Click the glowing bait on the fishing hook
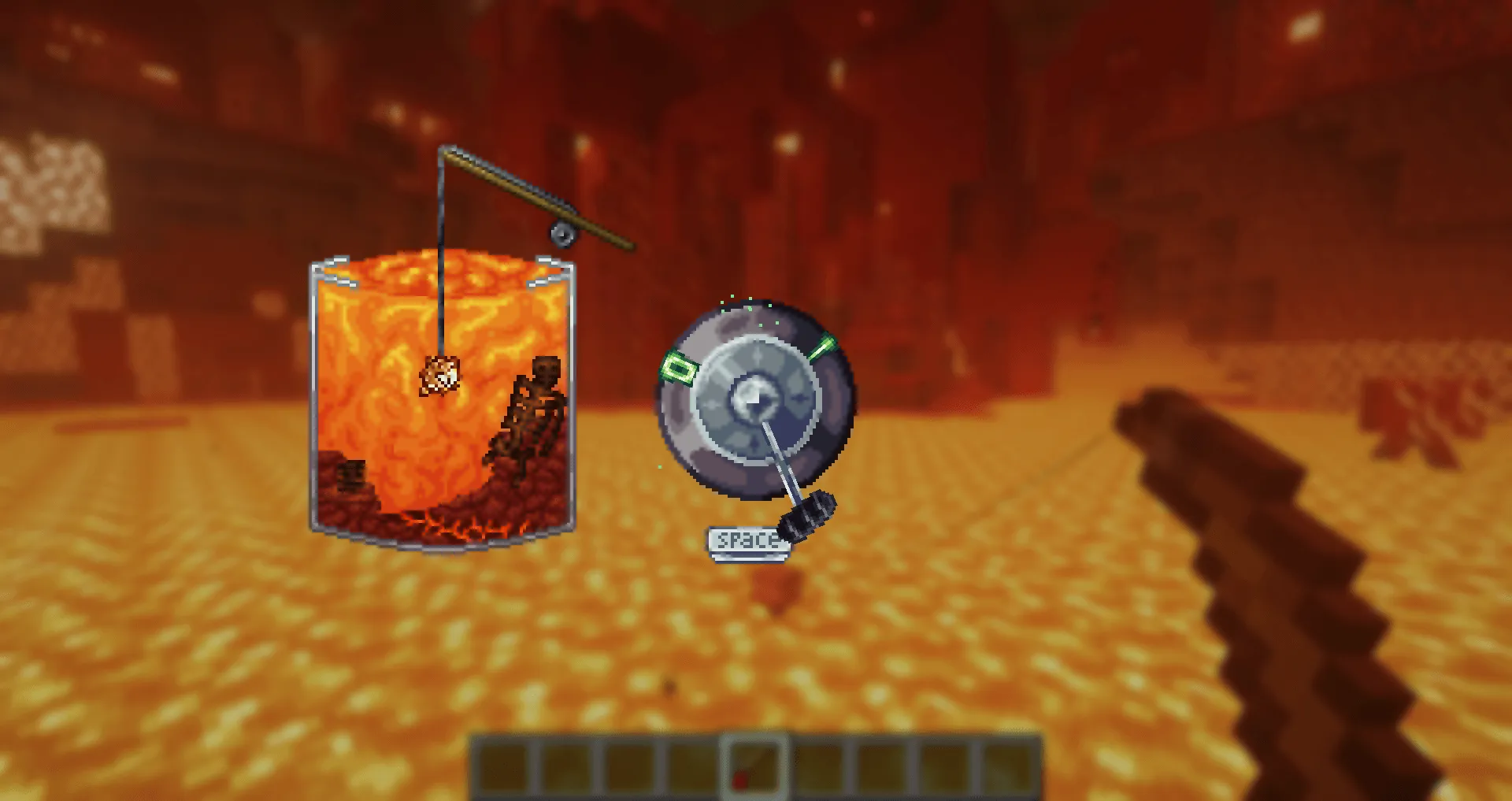The width and height of the screenshot is (1512, 801). [441, 374]
